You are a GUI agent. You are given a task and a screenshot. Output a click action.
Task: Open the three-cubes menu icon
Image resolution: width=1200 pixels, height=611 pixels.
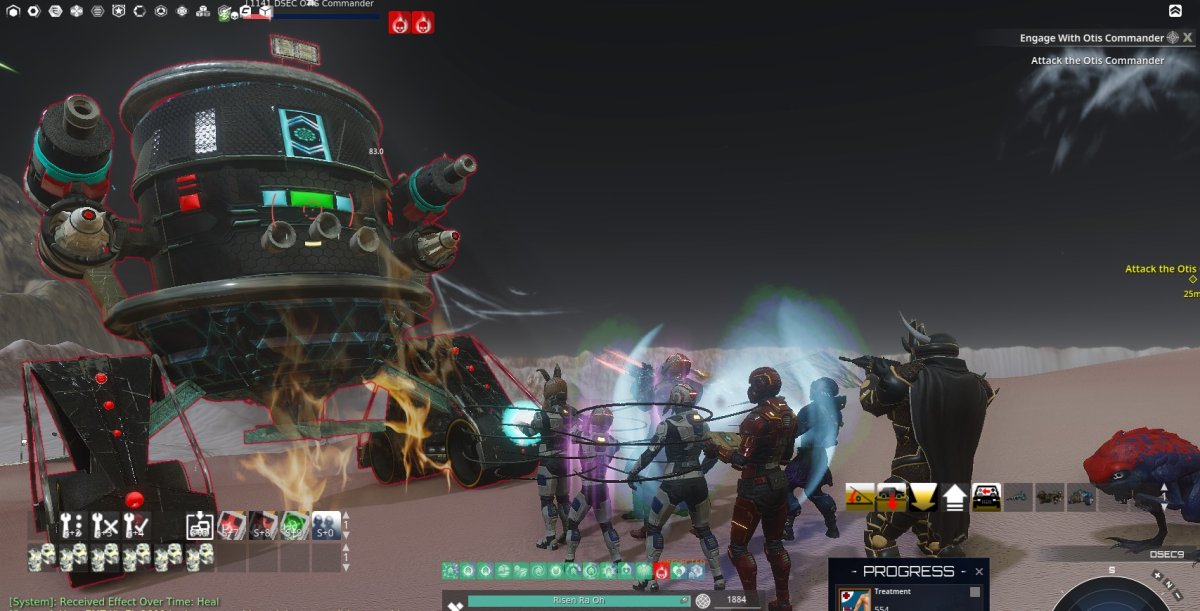pyautogui.click(x=203, y=11)
